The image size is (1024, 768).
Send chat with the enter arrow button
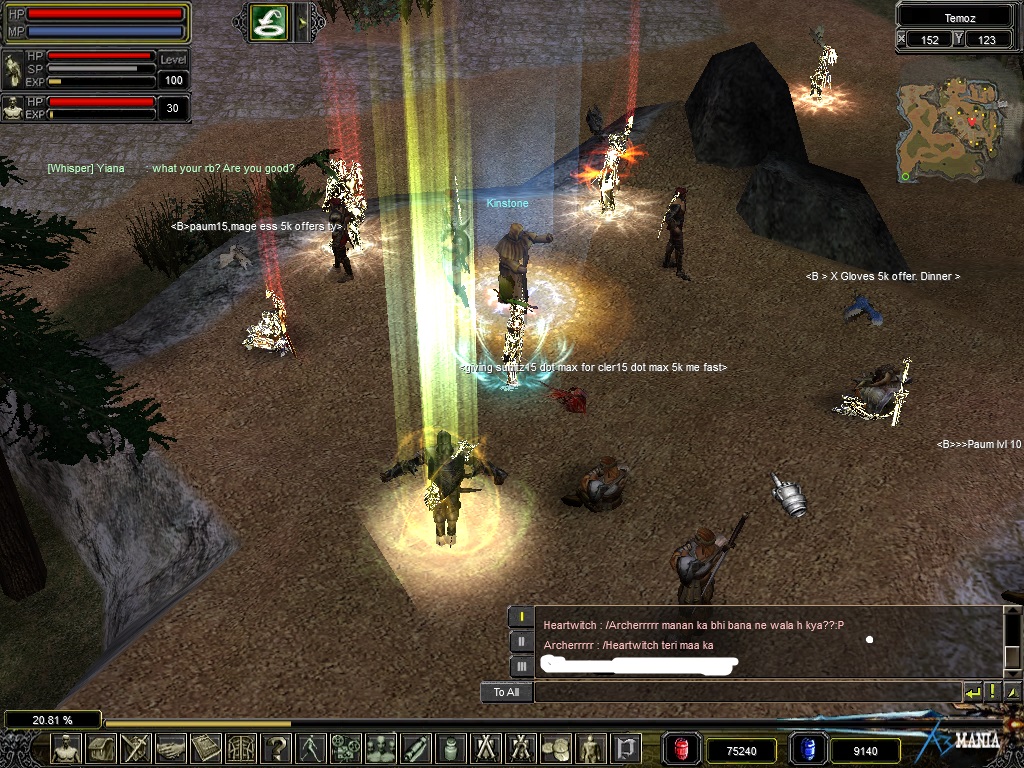pos(972,692)
